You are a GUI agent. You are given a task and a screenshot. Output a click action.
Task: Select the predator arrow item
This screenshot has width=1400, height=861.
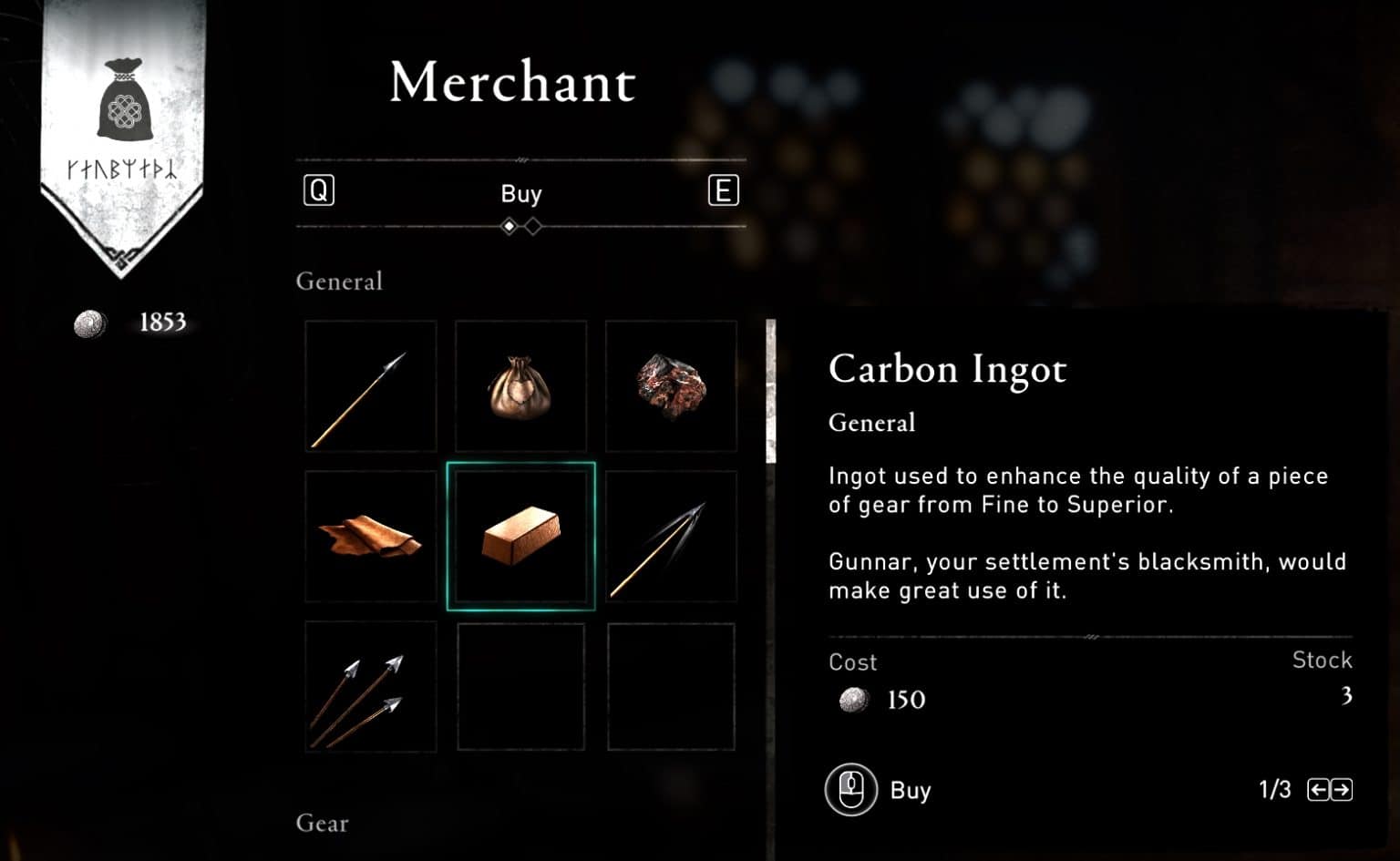(672, 536)
